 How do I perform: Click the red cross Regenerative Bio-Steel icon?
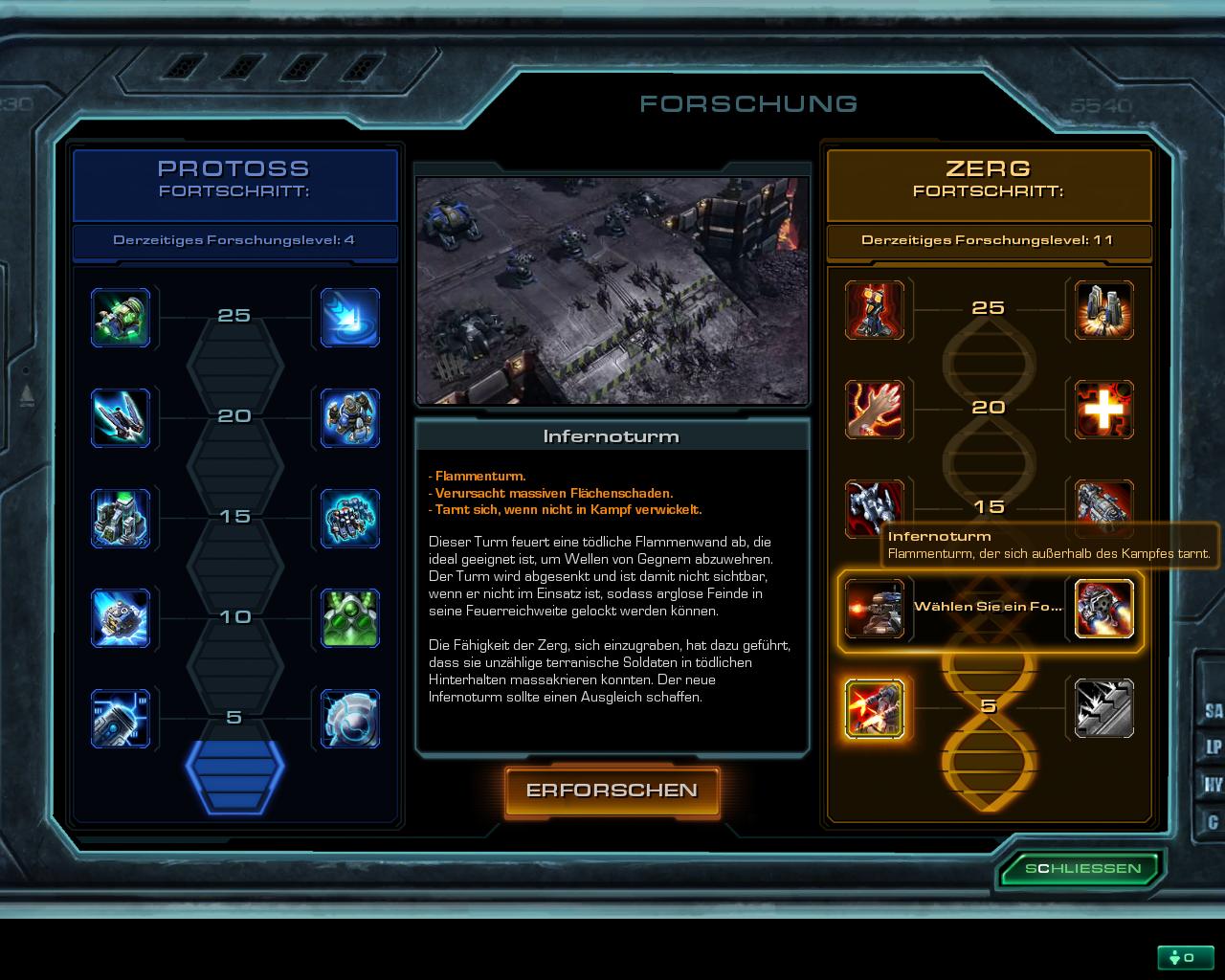pyautogui.click(x=1102, y=410)
